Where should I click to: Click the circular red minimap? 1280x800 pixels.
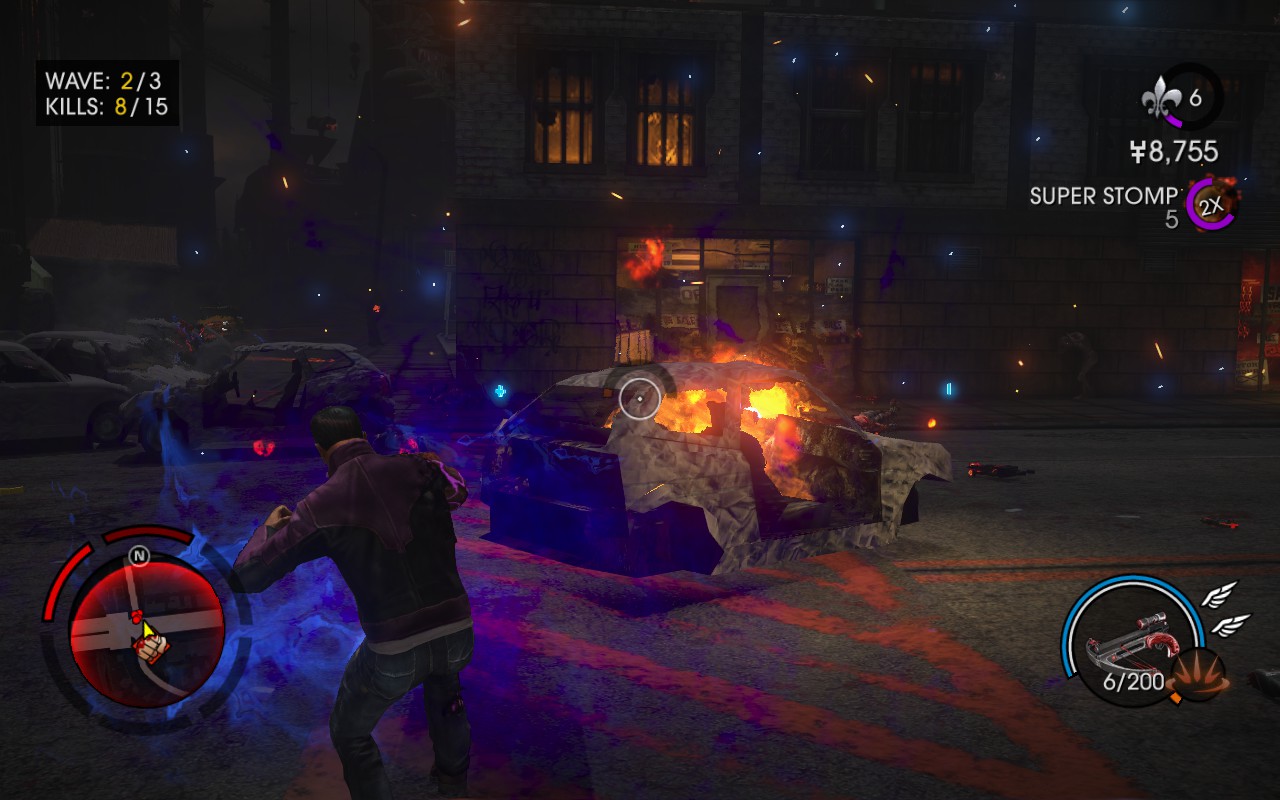pyautogui.click(x=146, y=626)
